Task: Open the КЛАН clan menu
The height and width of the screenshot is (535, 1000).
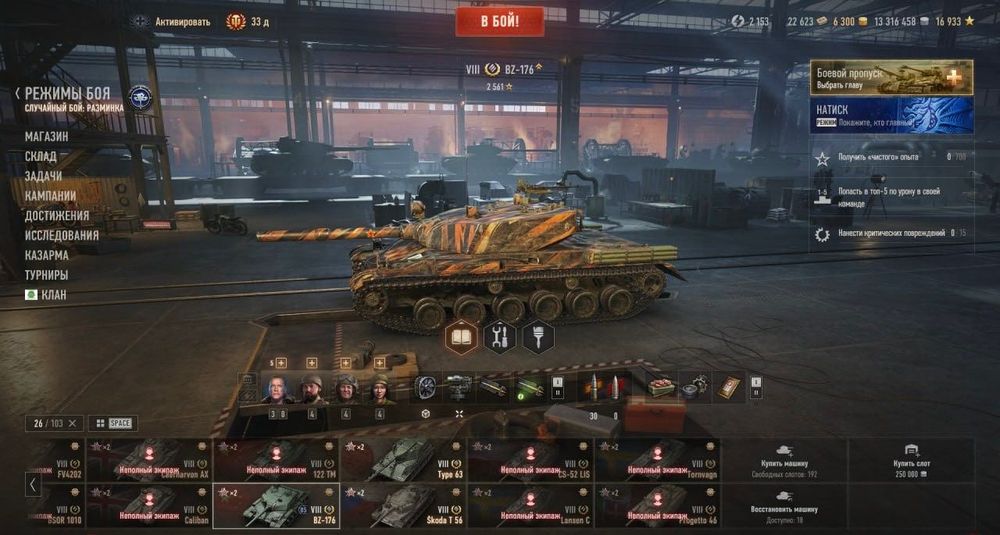Action: 46,295
